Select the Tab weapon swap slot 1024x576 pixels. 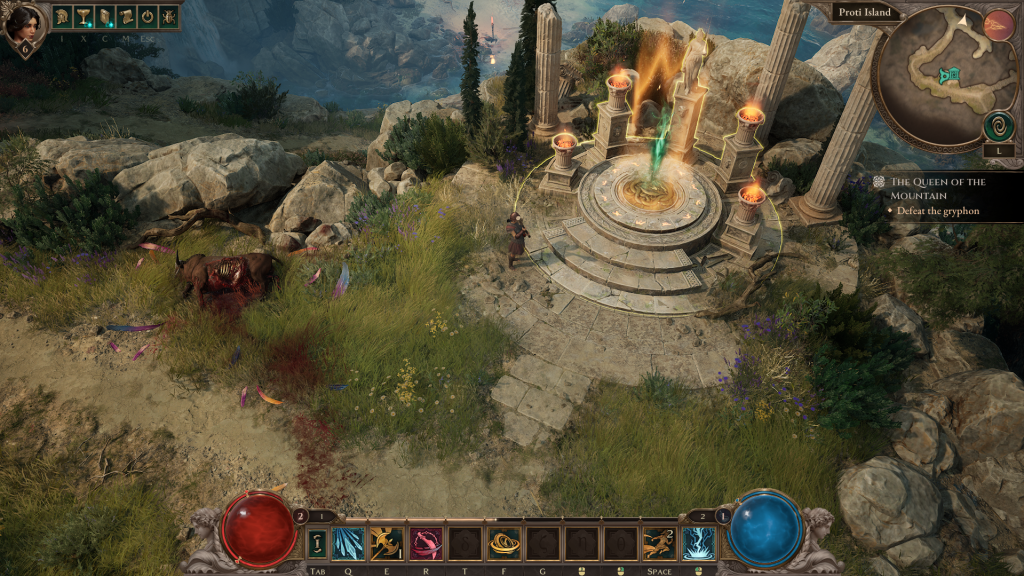[x=317, y=543]
